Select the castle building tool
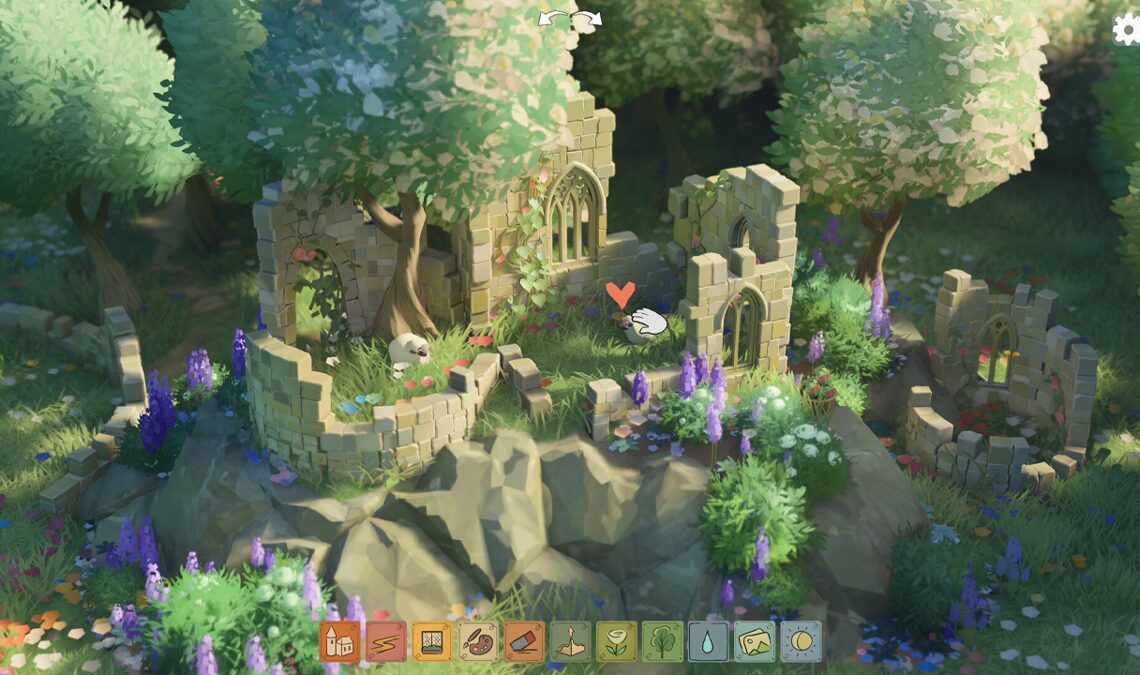 (339, 641)
